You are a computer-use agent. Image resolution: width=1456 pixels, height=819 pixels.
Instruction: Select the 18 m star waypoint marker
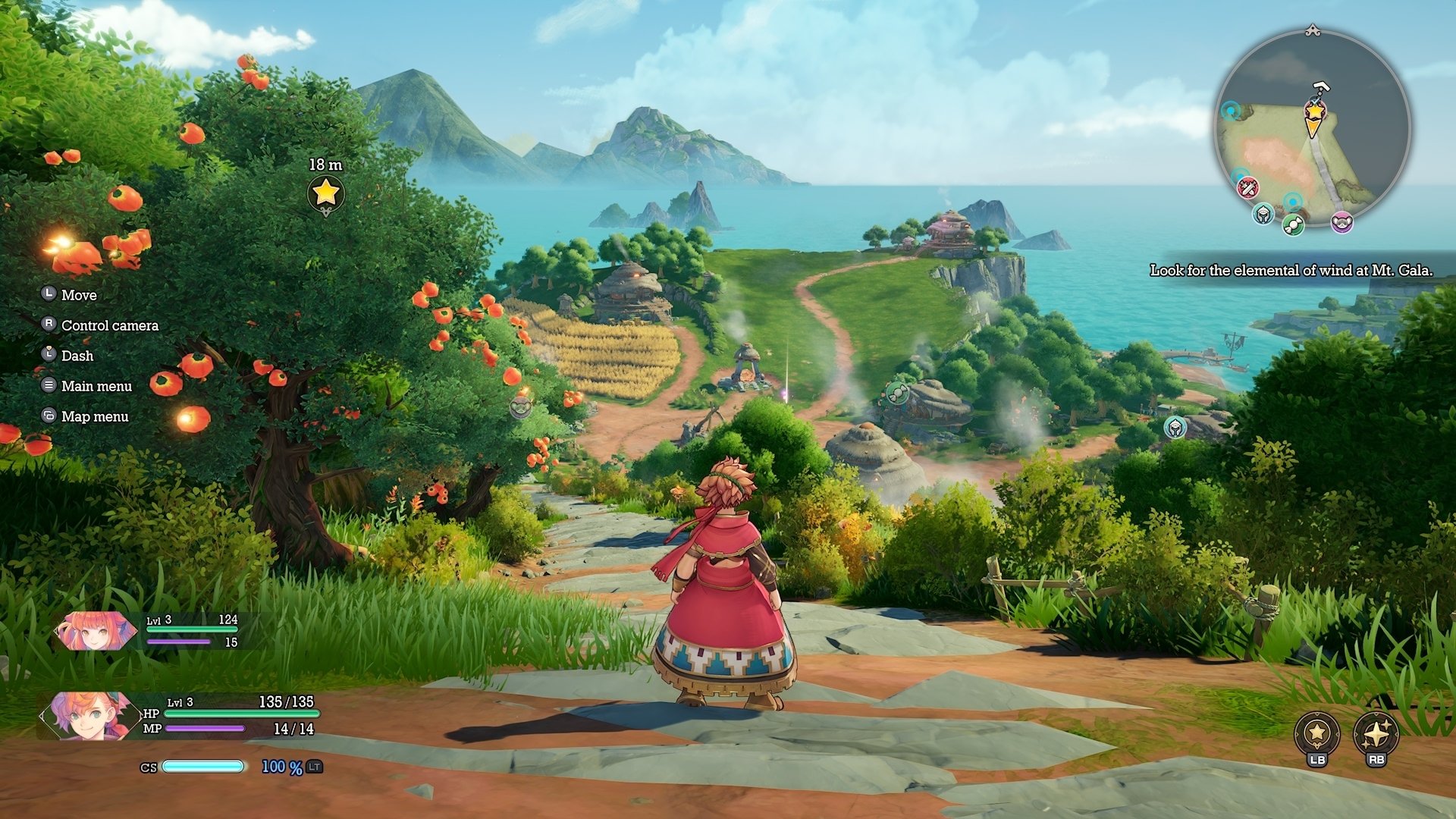325,193
